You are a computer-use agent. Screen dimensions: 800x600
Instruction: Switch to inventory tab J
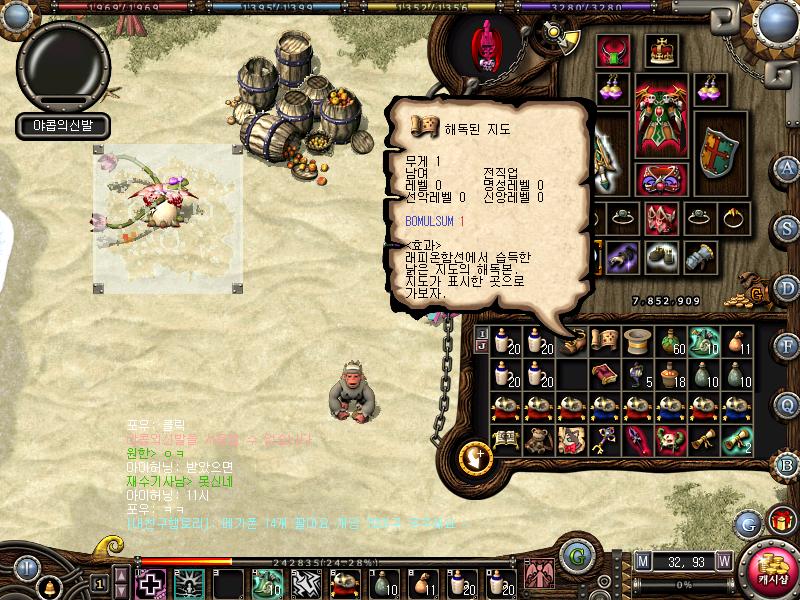[481, 347]
